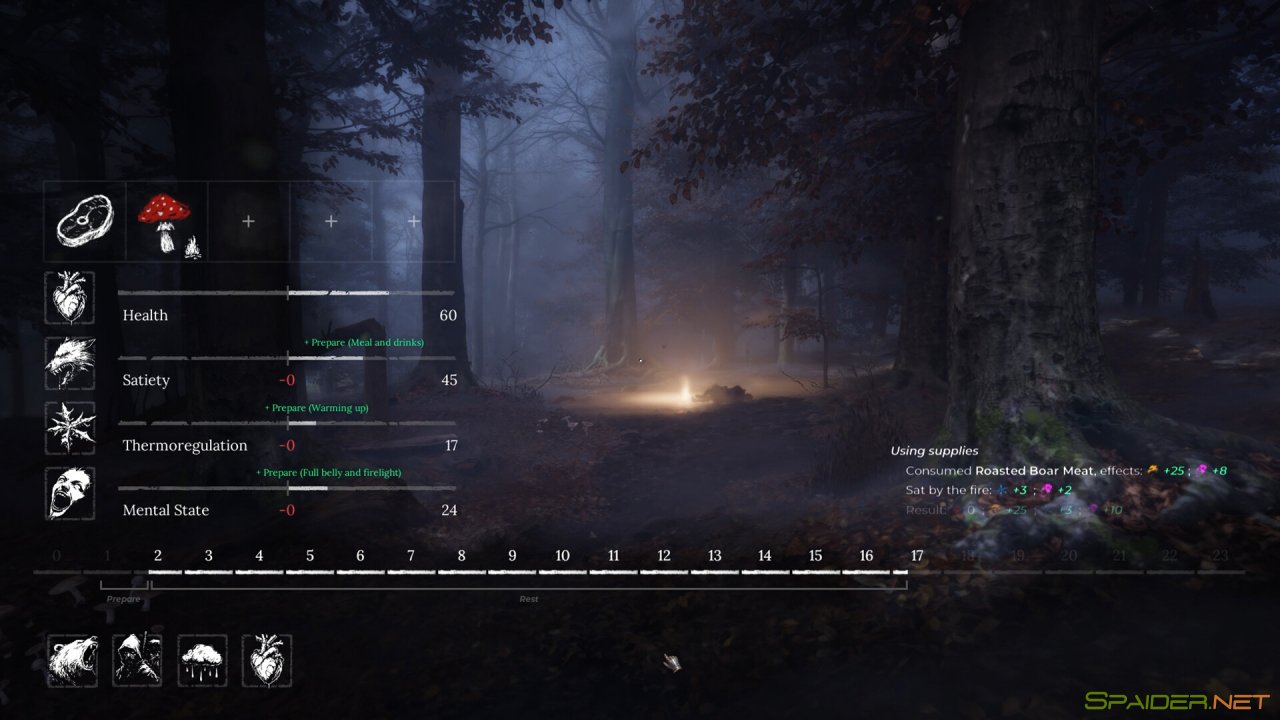This screenshot has height=720, width=1280.
Task: Select the hooded figure icon
Action: [x=138, y=660]
